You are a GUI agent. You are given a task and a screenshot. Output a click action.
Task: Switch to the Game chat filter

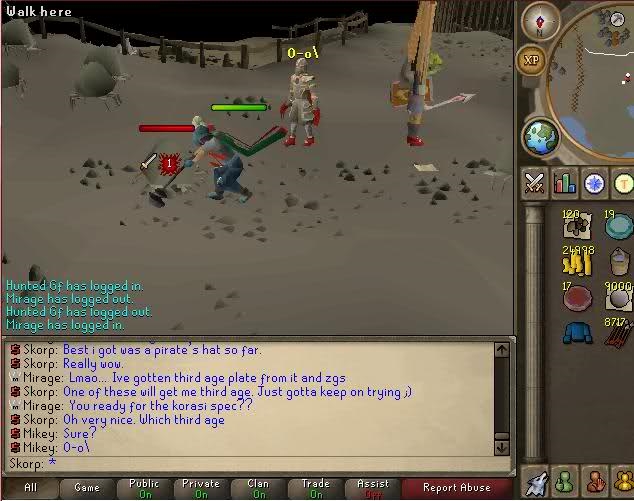tap(87, 488)
